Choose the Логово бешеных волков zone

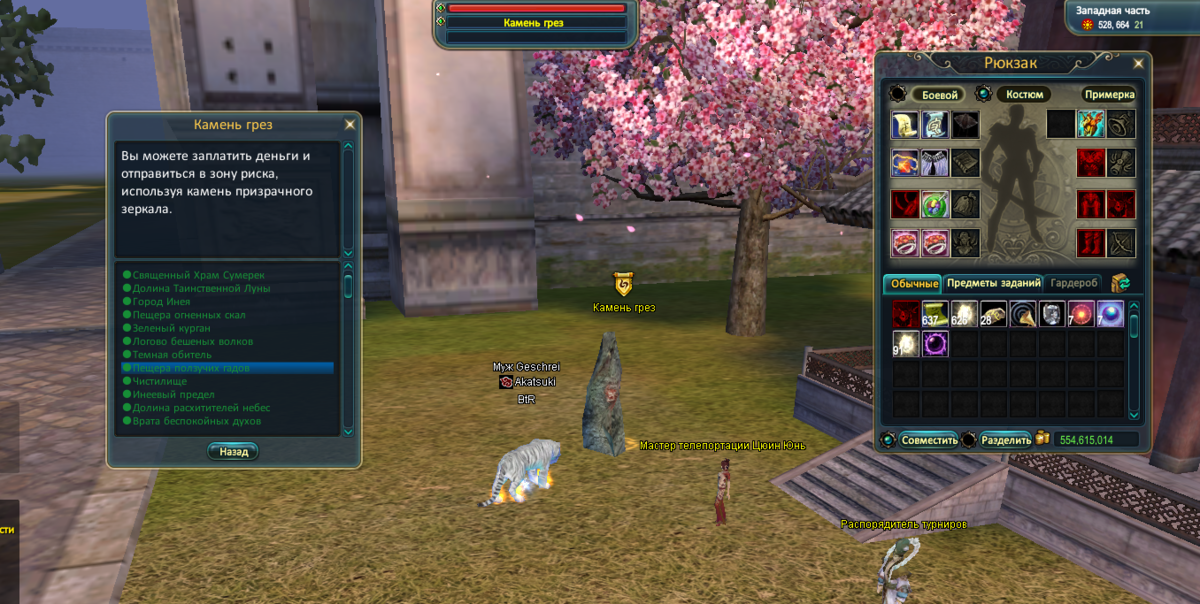(192, 341)
